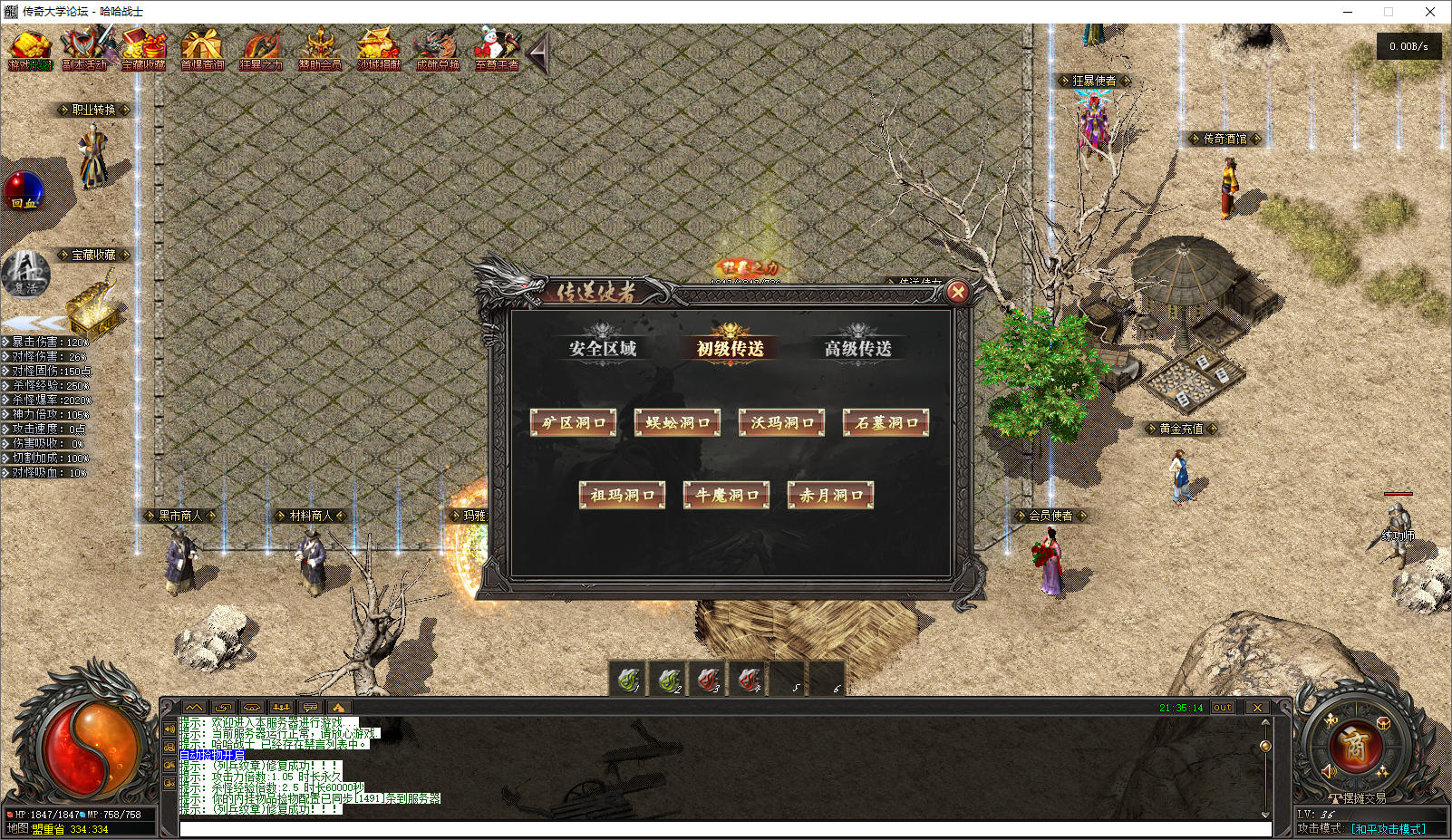Travel to 石墓洞口
1452x840 pixels.
[x=886, y=422]
